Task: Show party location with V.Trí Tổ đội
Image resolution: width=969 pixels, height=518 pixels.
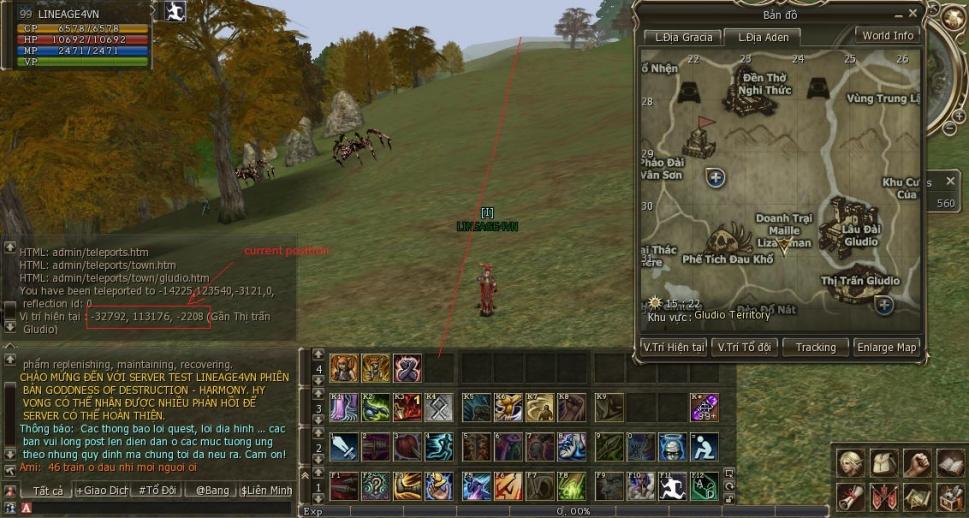Action: point(746,347)
